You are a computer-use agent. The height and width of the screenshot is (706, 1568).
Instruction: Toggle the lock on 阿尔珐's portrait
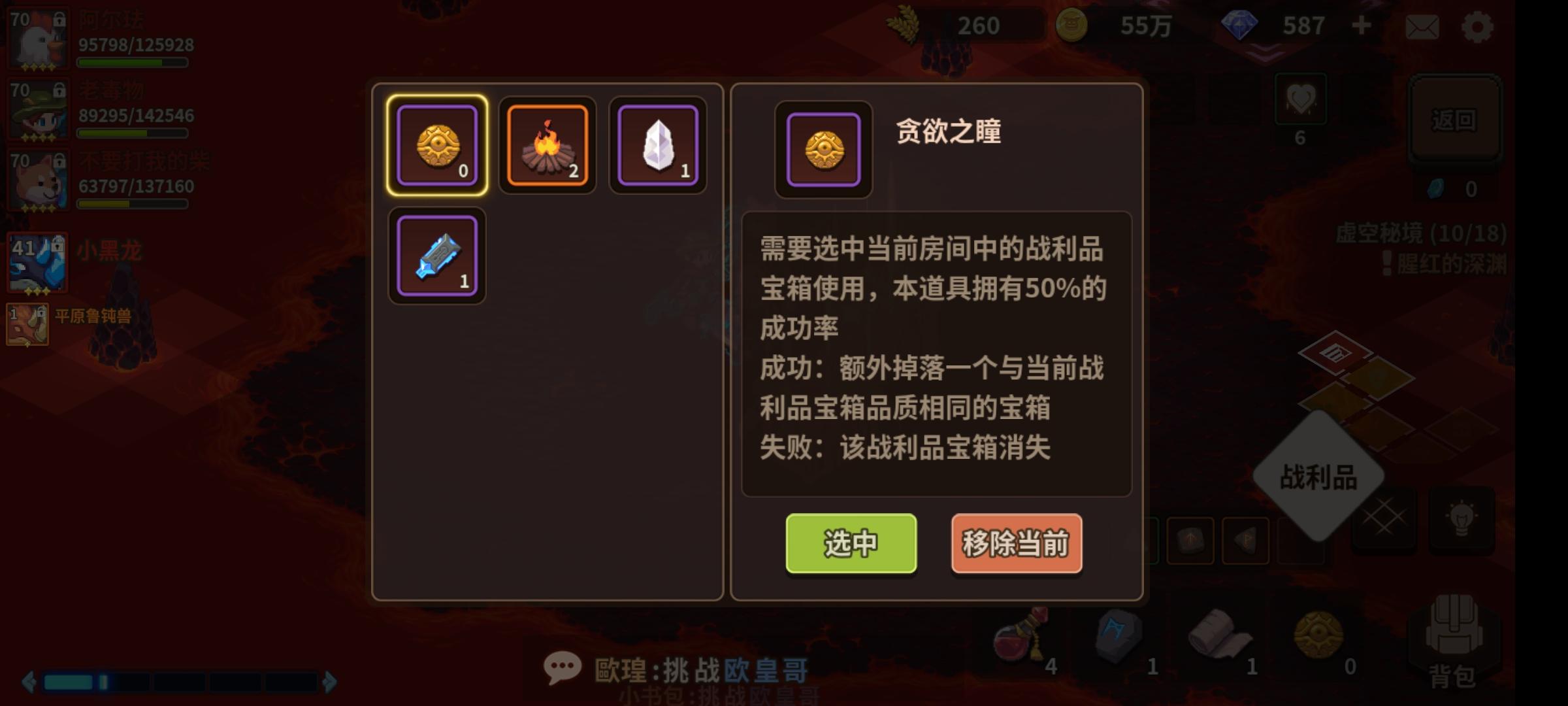coord(59,18)
